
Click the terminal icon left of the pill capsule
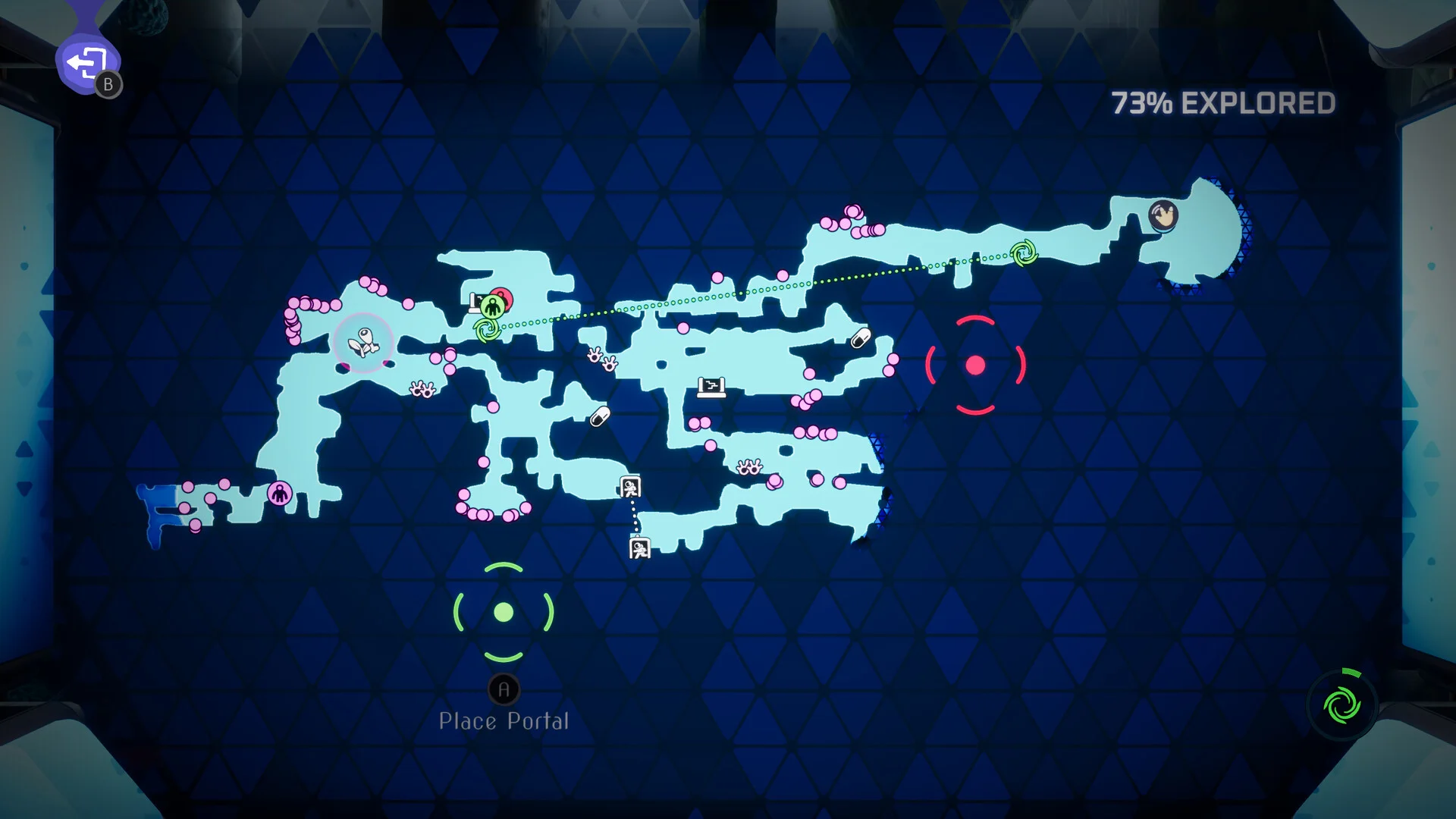click(x=711, y=388)
